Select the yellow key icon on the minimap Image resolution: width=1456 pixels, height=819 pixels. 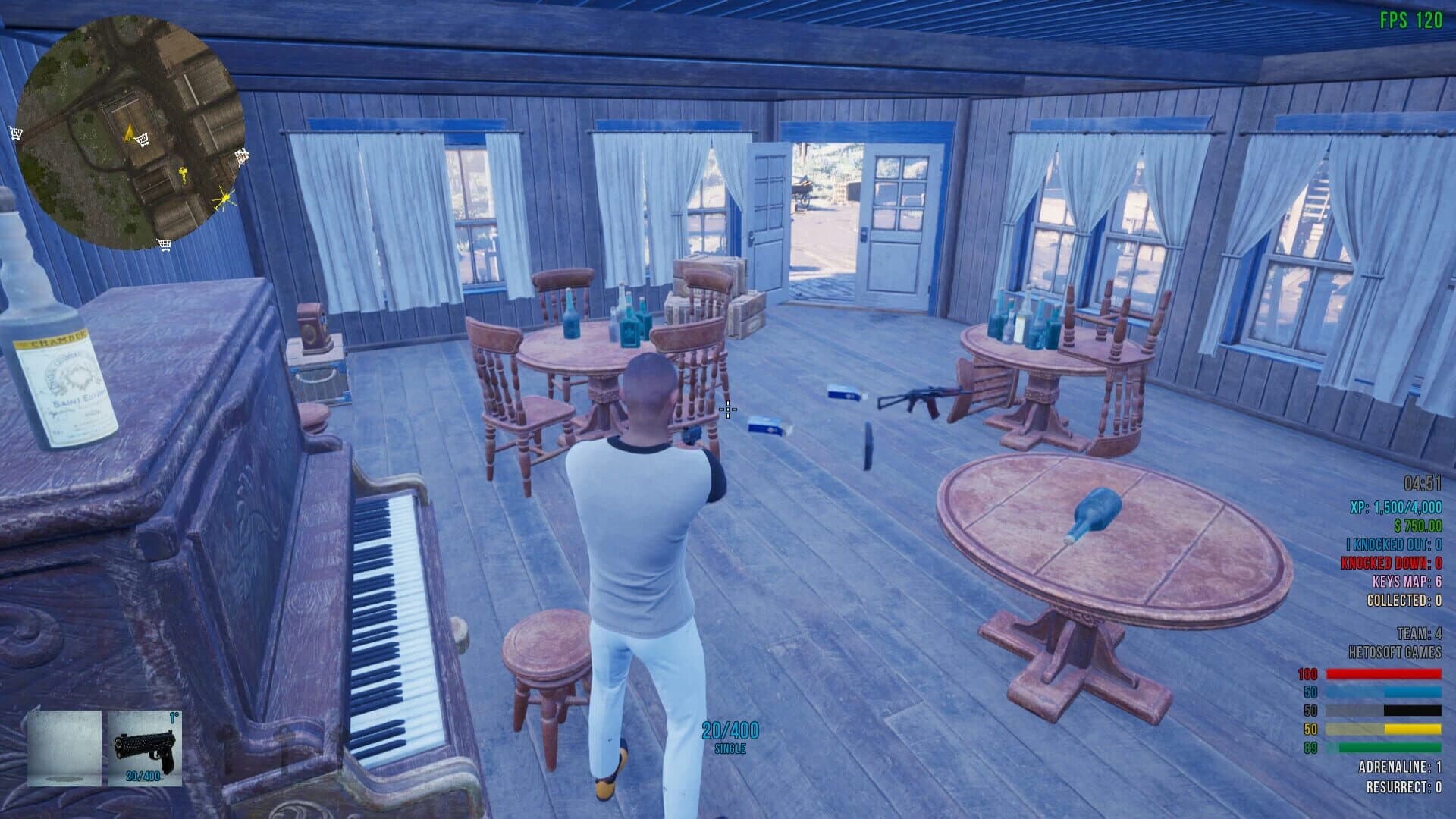(x=183, y=174)
